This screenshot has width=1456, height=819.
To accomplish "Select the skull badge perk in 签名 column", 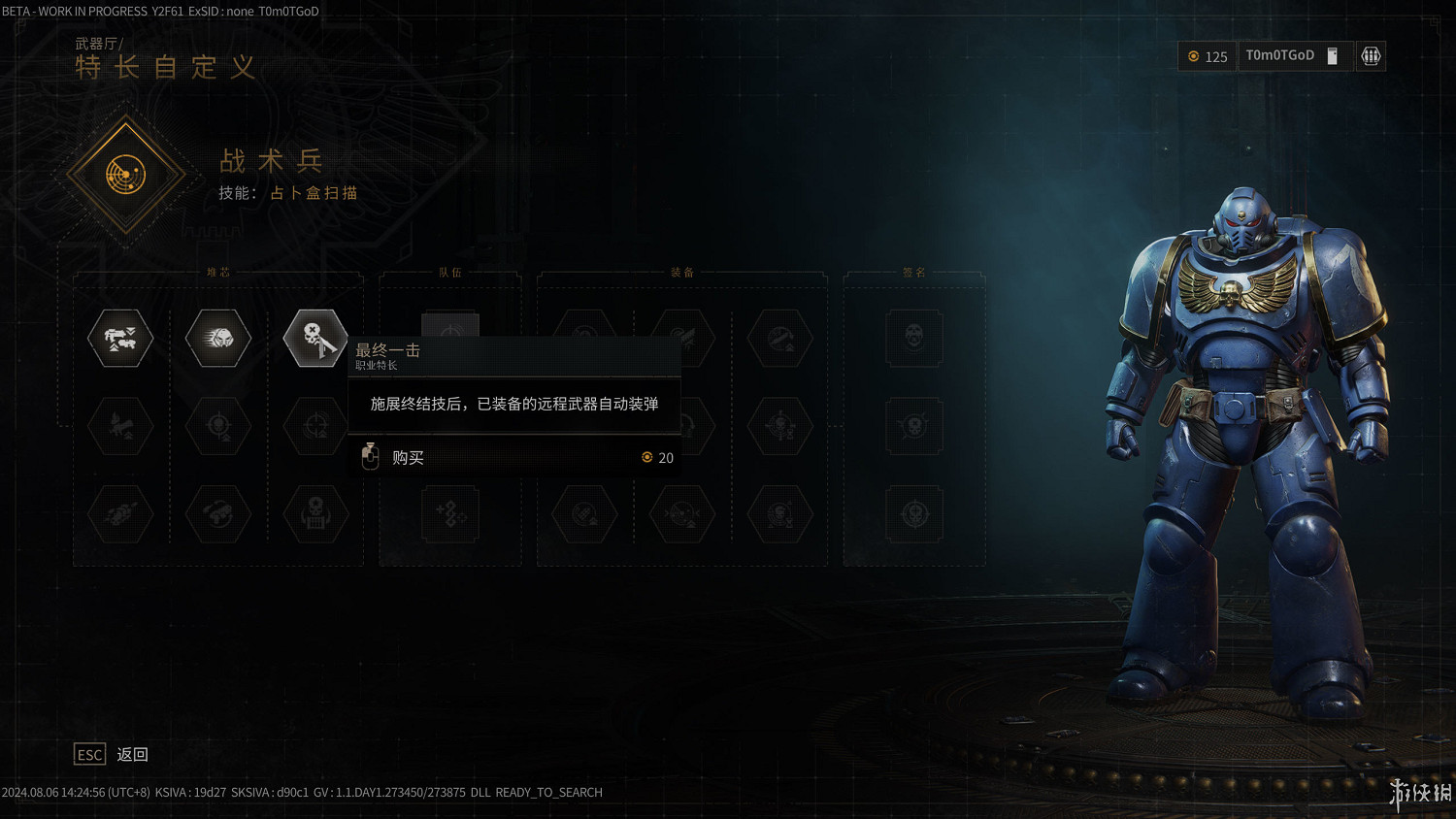I will (x=912, y=340).
